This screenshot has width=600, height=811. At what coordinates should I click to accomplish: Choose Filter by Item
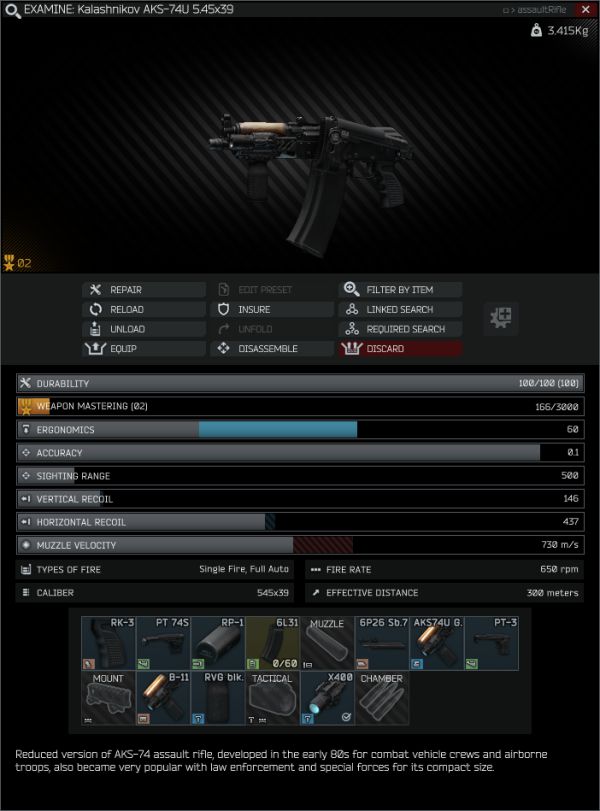pos(400,290)
